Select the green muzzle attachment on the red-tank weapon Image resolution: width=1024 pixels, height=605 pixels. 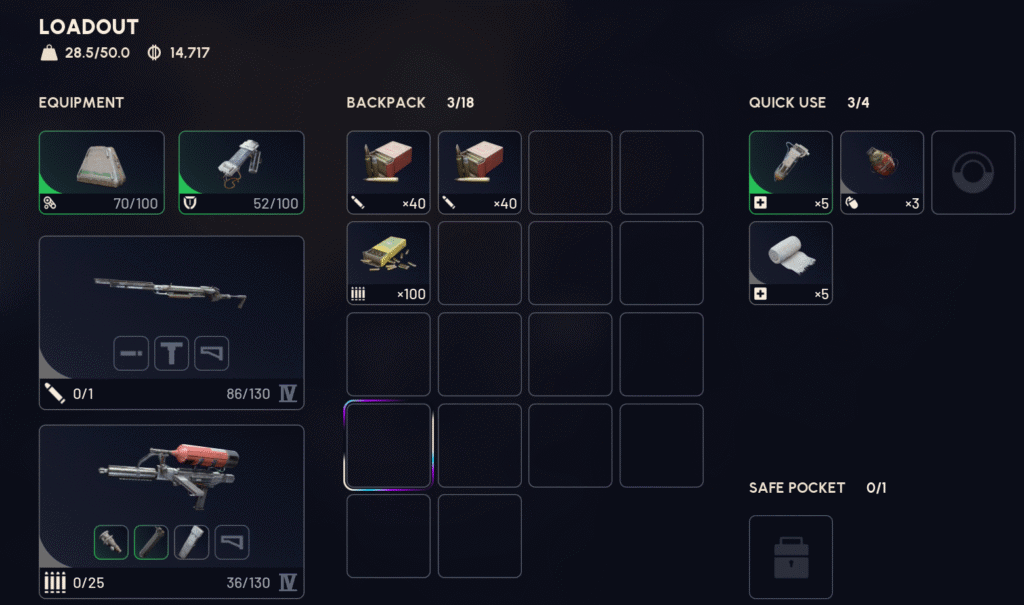pos(111,542)
